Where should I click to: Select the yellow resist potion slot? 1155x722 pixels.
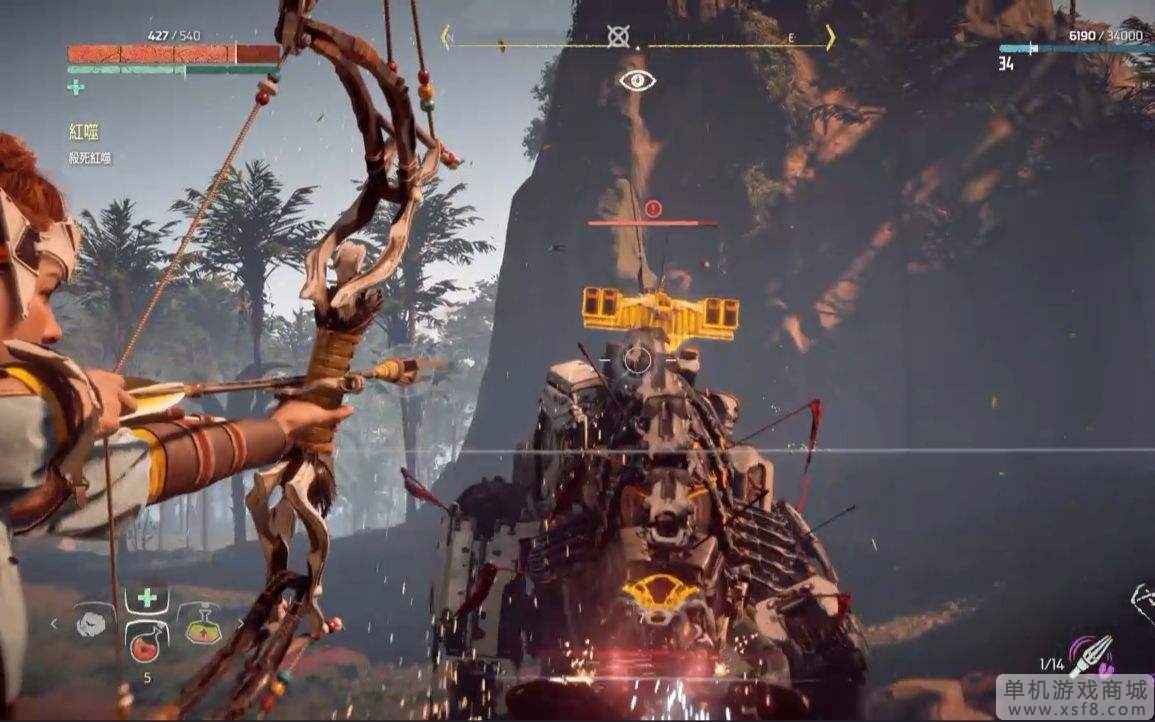[x=203, y=625]
